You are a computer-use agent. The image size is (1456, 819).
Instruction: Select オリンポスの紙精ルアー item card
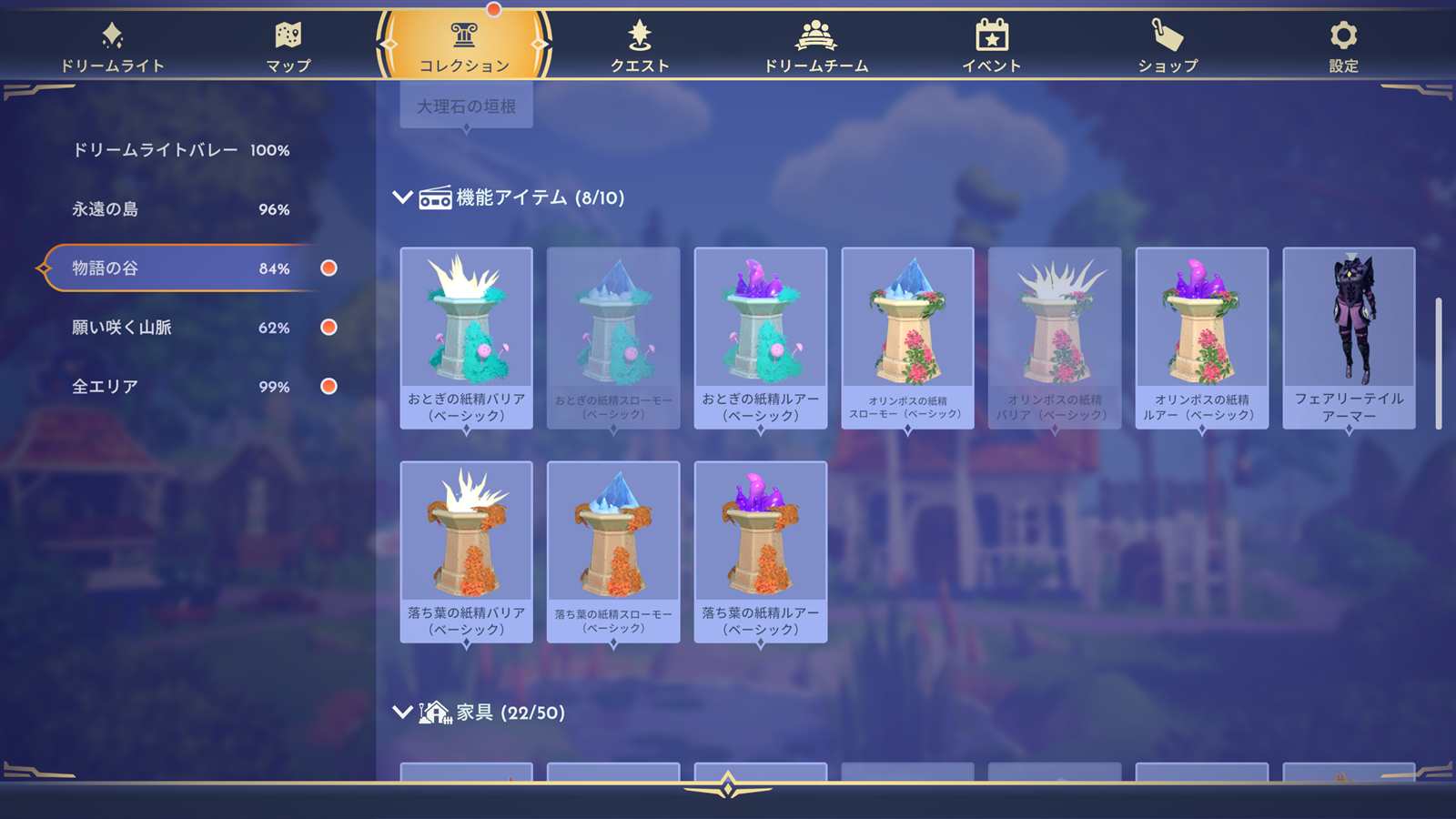(x=1201, y=337)
